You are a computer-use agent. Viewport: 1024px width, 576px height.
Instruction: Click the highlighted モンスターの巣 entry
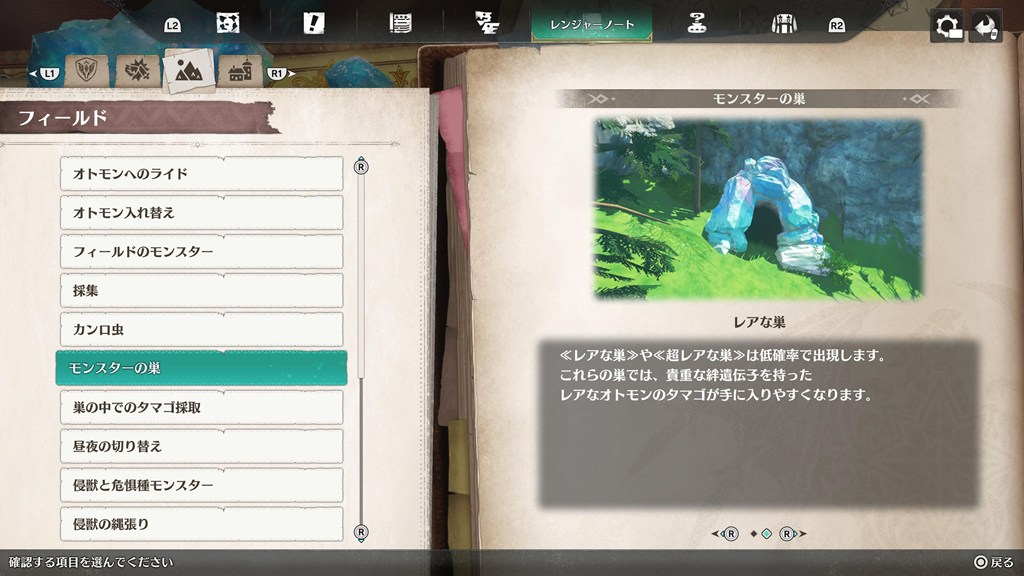[200, 368]
